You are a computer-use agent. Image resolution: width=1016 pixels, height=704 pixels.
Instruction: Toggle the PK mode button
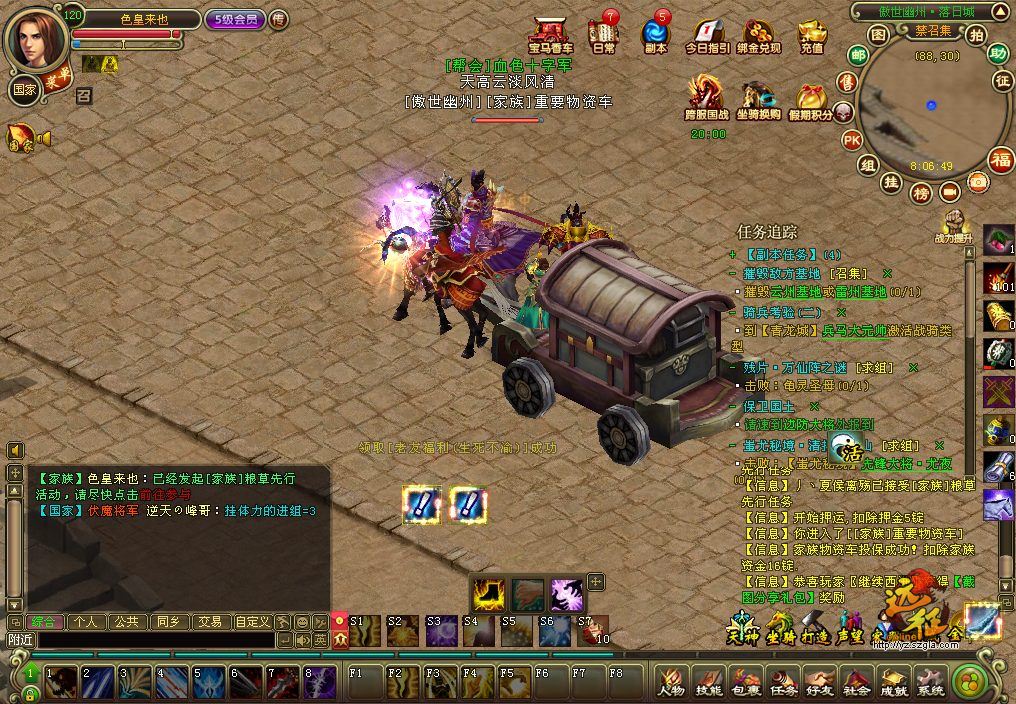pyautogui.click(x=851, y=139)
